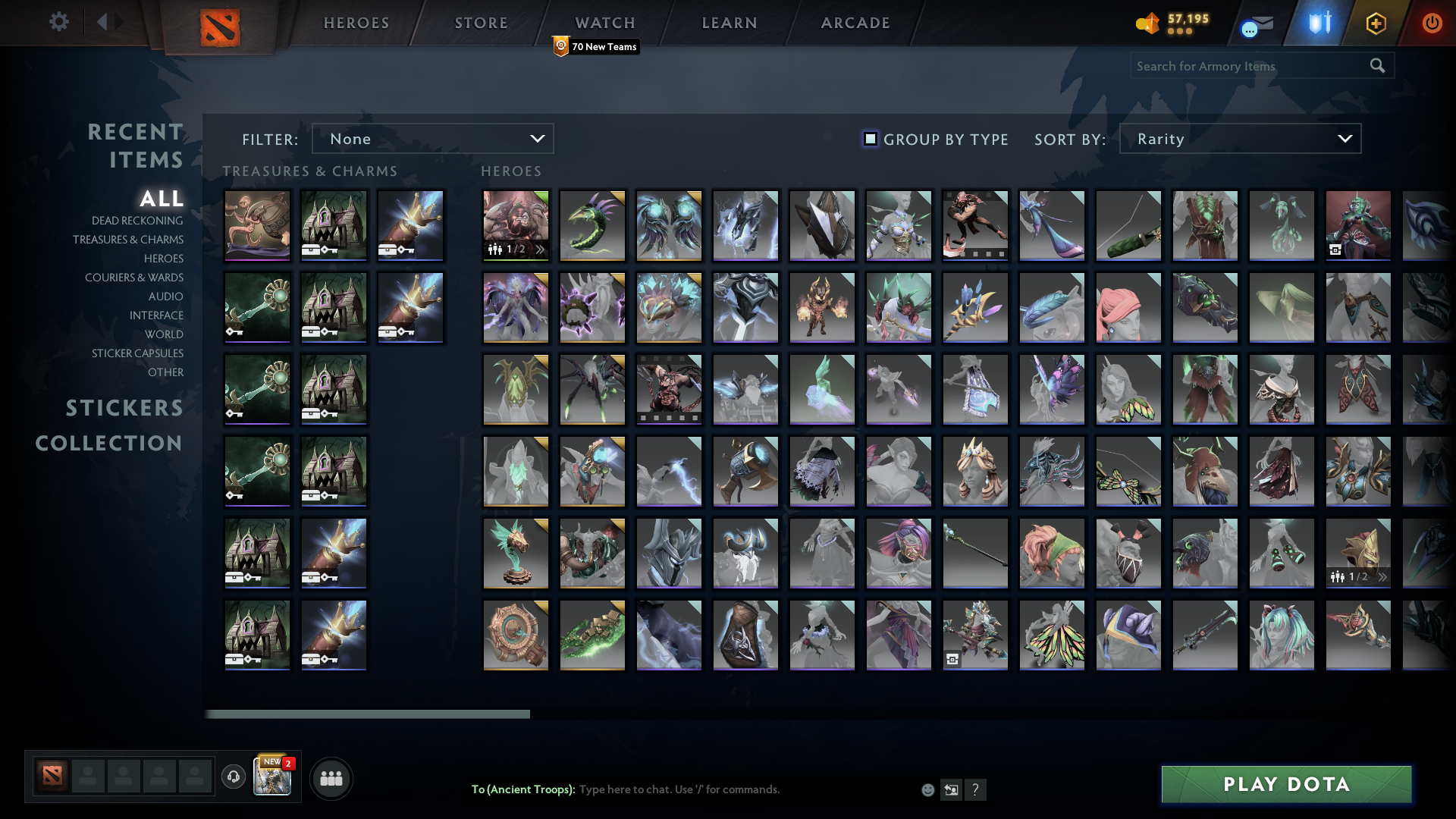Click the emoji smiley in the chat bar

coord(927,789)
